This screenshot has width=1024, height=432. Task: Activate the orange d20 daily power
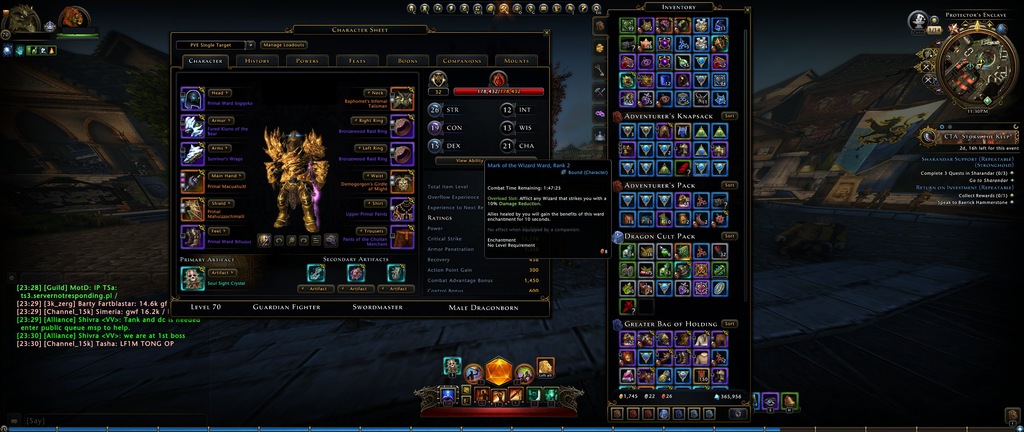point(498,372)
